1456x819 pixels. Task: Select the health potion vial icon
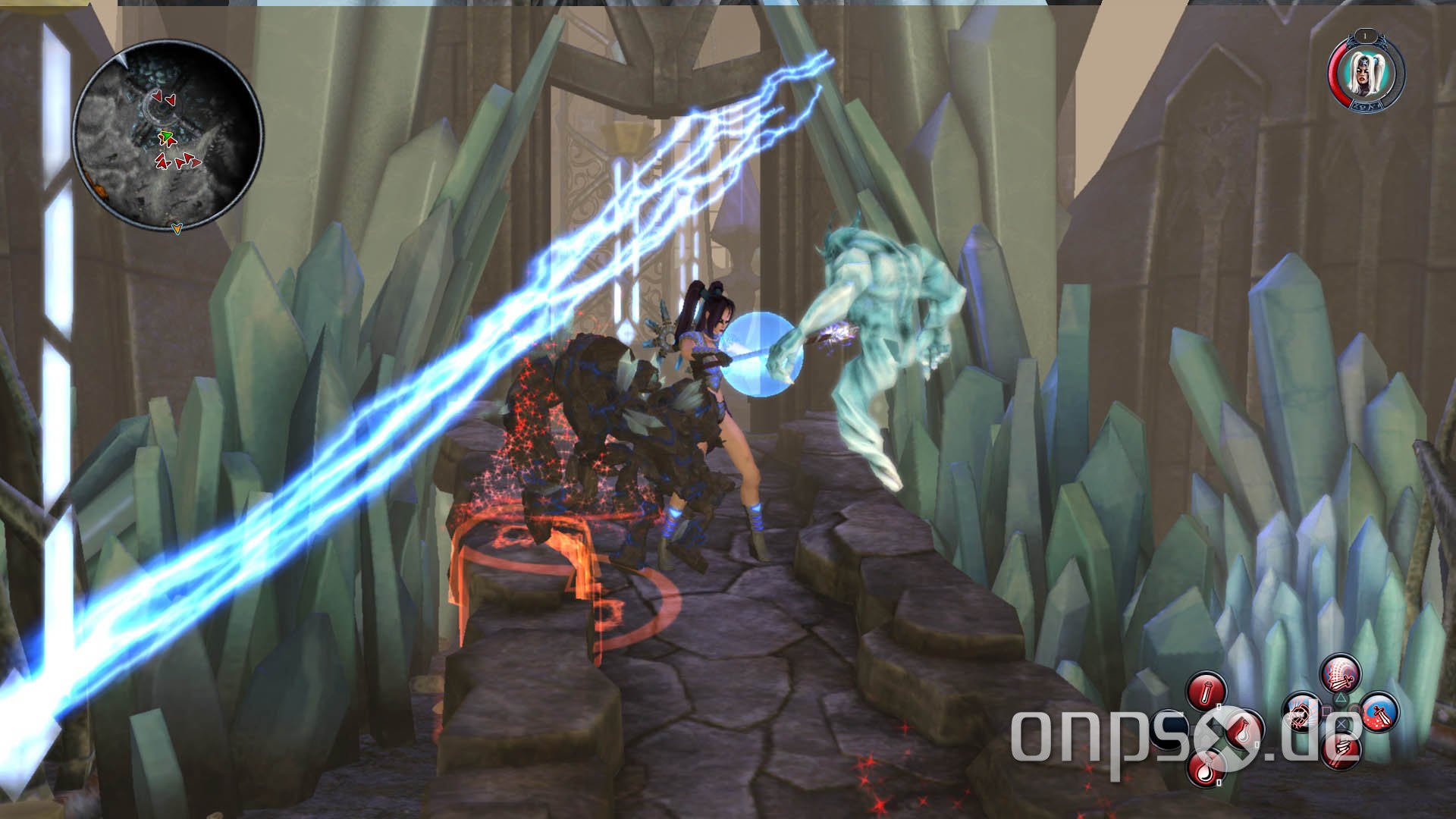click(x=1207, y=689)
